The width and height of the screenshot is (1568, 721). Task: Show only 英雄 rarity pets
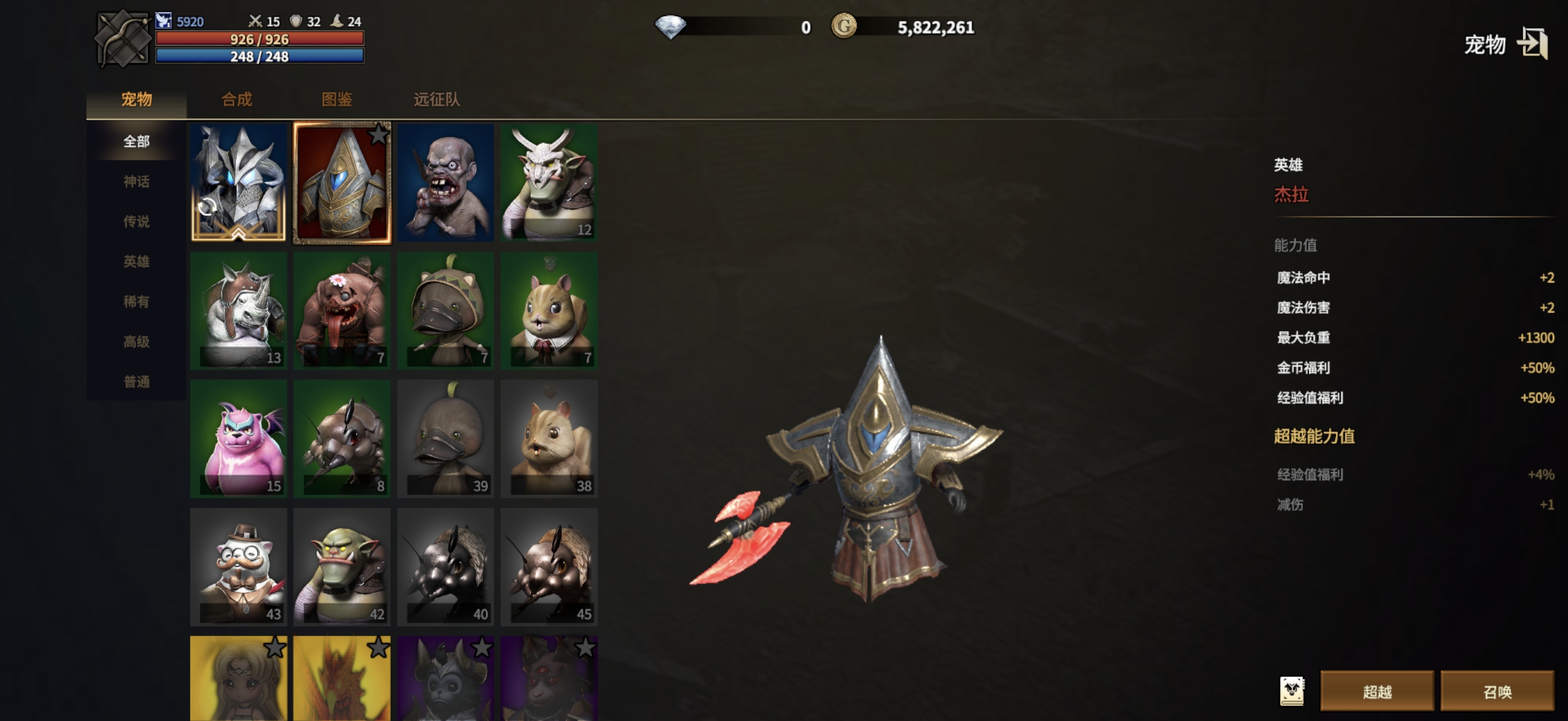pyautogui.click(x=136, y=261)
